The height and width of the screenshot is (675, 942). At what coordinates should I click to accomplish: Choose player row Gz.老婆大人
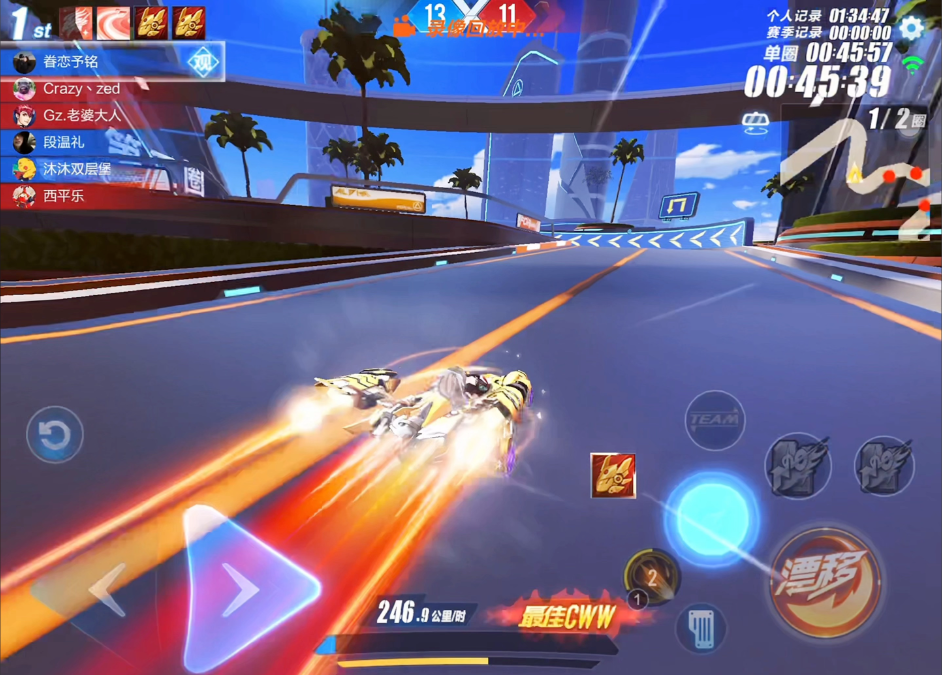81,116
